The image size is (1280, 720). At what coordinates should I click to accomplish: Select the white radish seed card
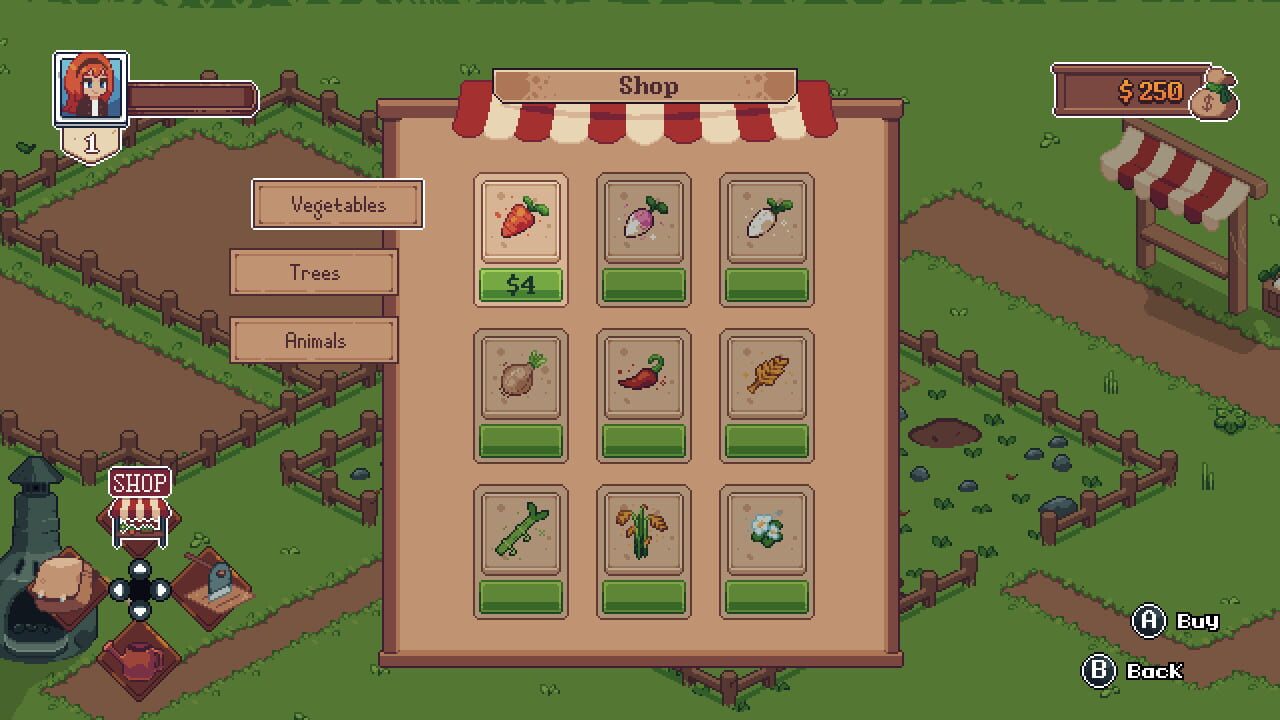(x=767, y=222)
